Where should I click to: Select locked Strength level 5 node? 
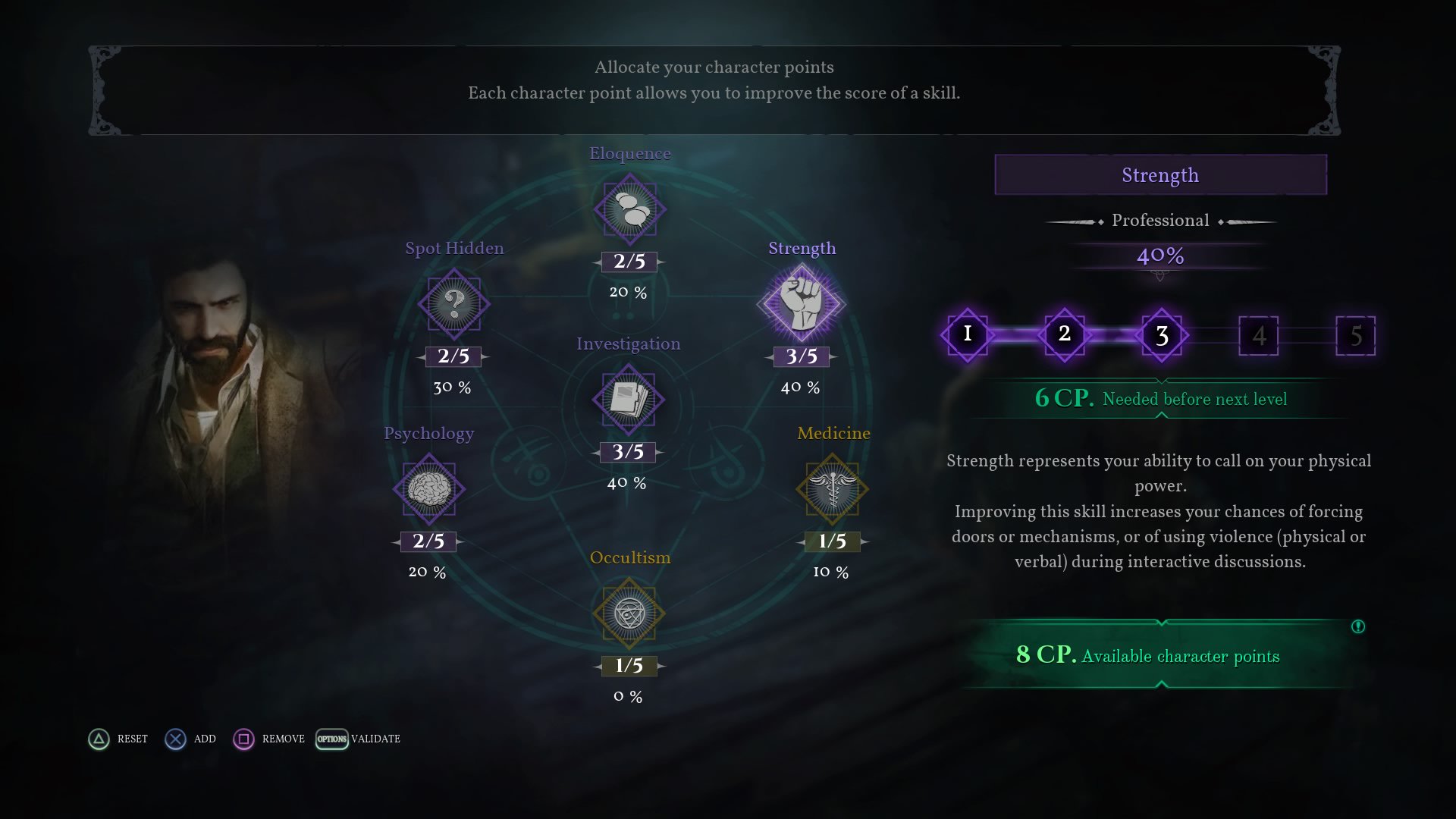coord(1356,335)
